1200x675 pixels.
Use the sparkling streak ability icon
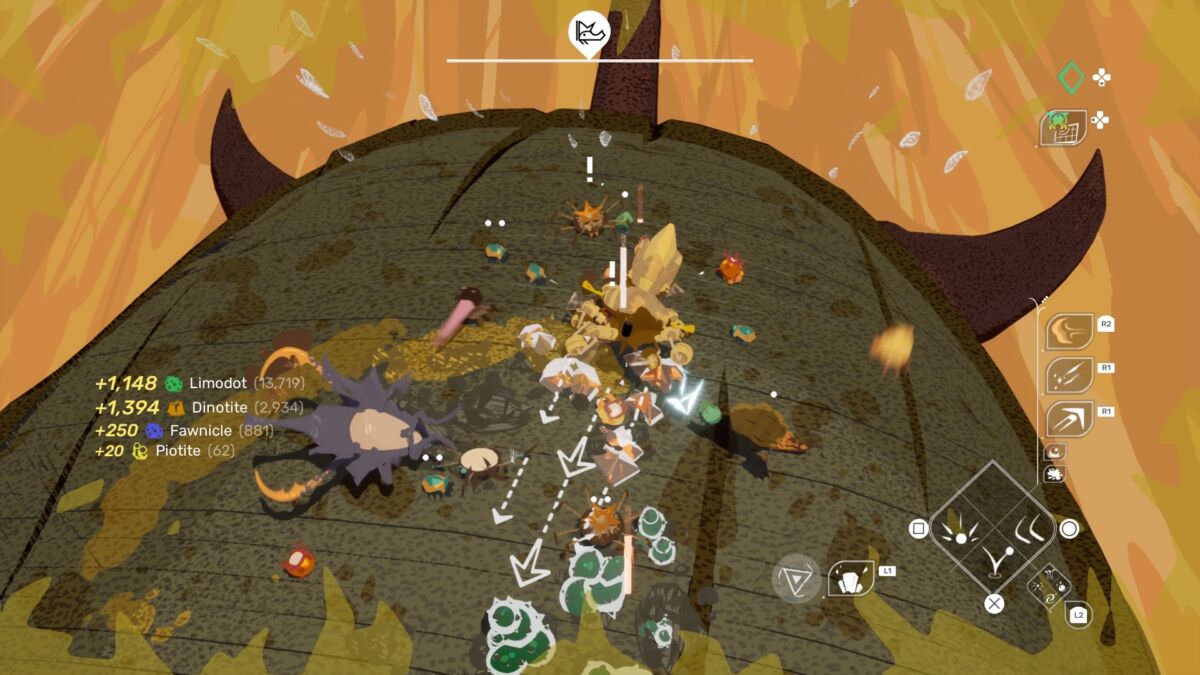tap(1069, 376)
